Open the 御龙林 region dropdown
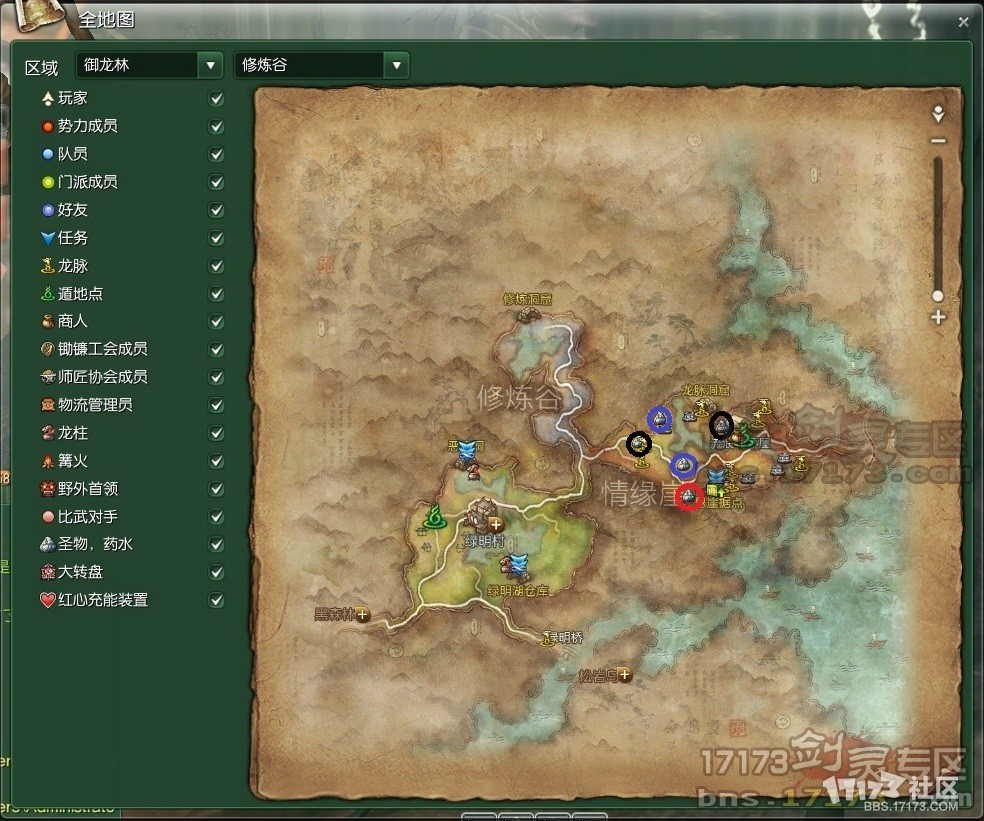 (210, 66)
